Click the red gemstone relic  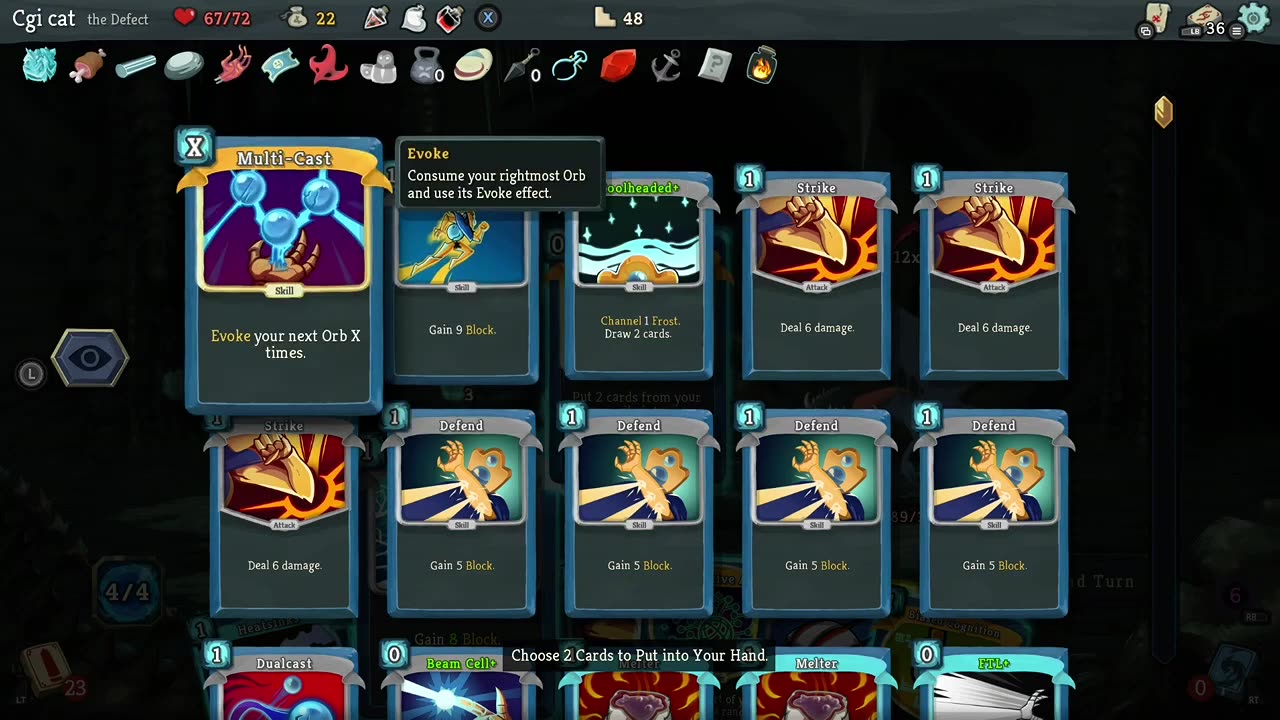point(618,64)
